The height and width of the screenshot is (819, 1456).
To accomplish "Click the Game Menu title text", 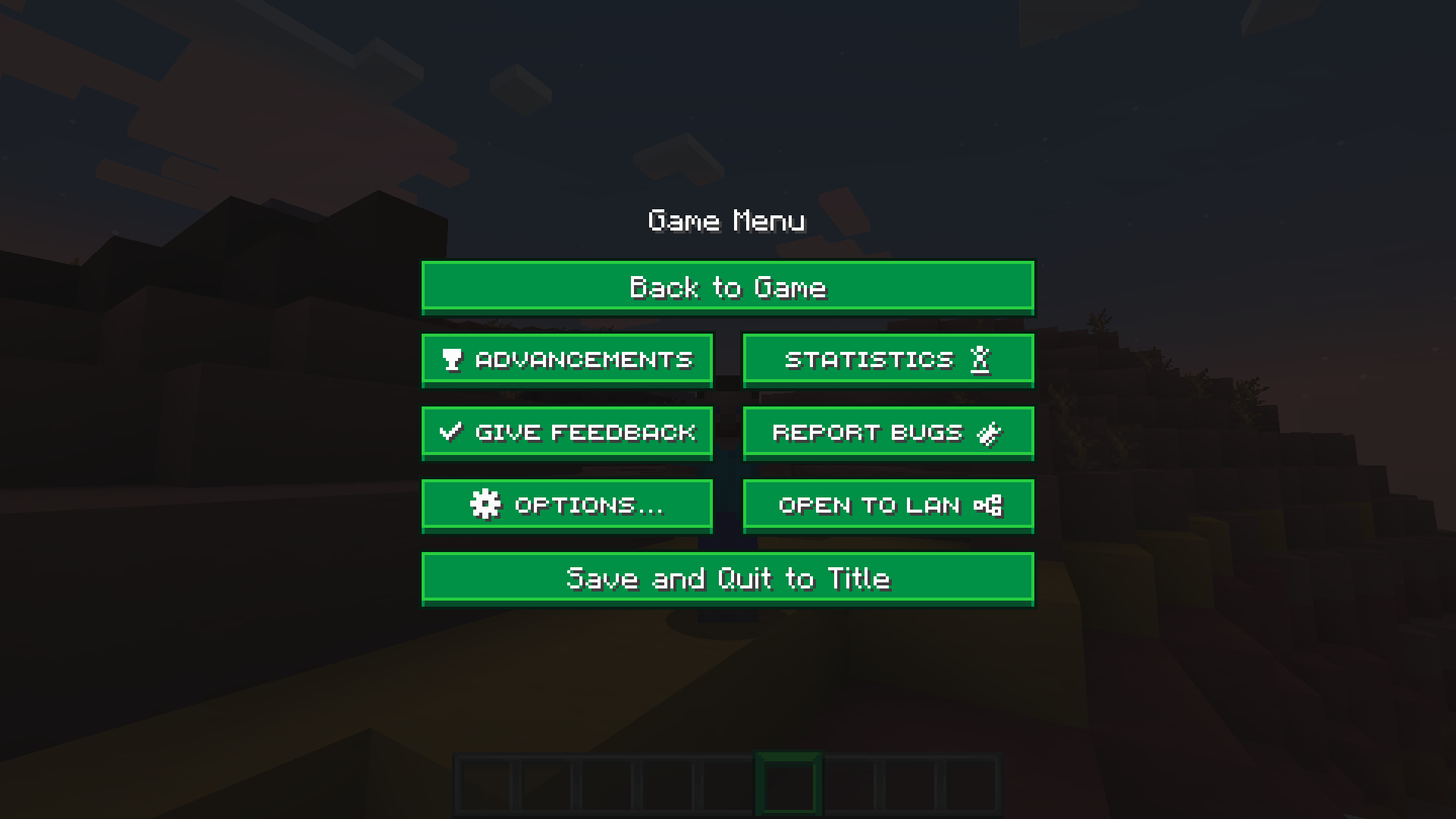I will 727,221.
